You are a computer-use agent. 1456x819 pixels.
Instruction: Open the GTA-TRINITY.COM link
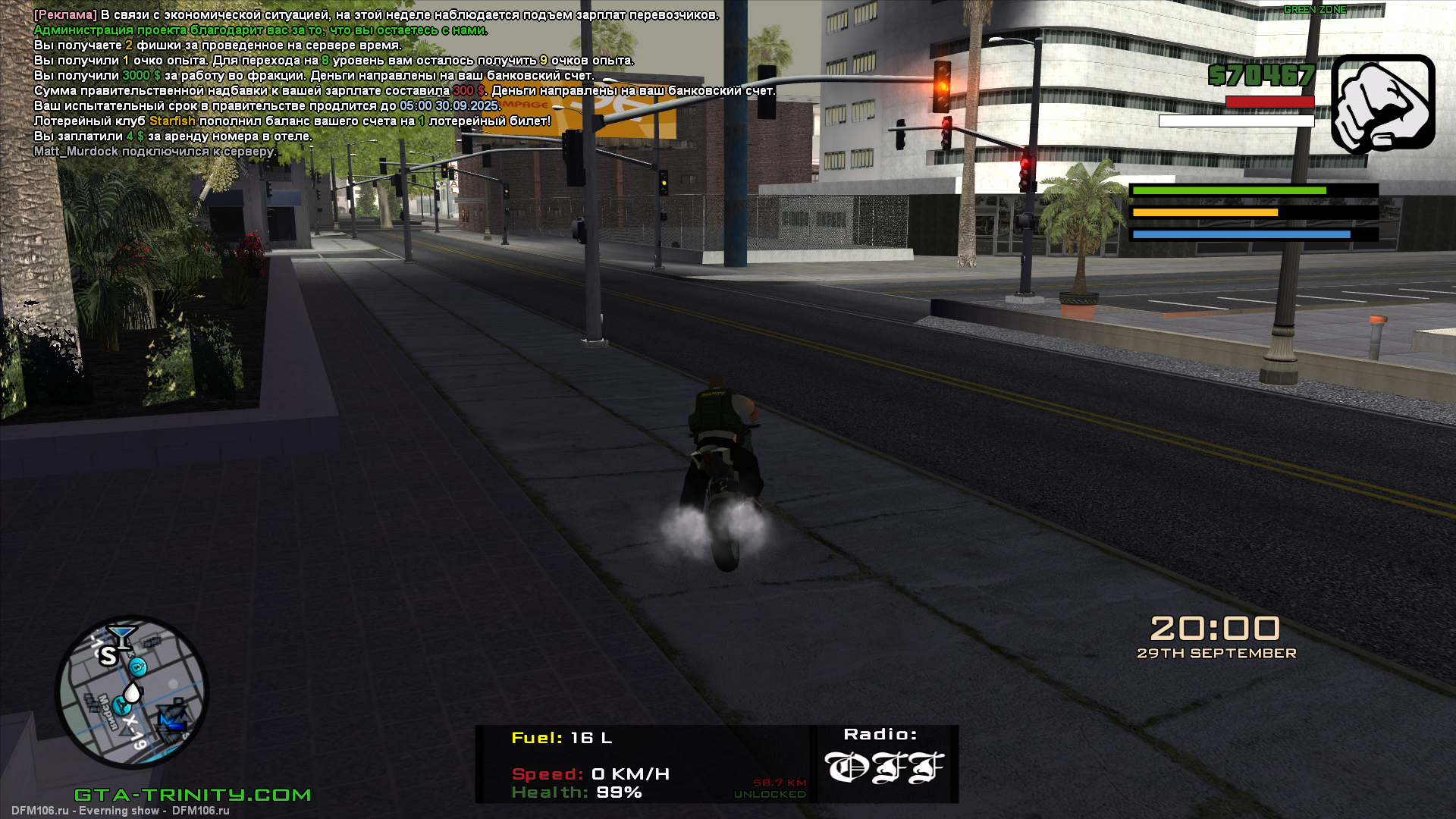tap(193, 795)
